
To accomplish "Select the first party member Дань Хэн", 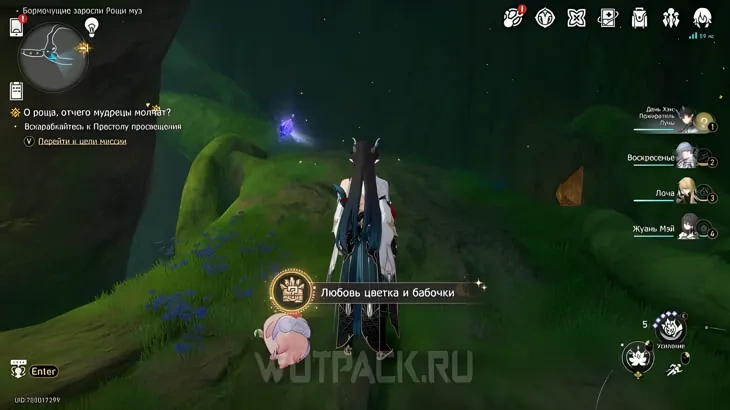I will coord(688,119).
